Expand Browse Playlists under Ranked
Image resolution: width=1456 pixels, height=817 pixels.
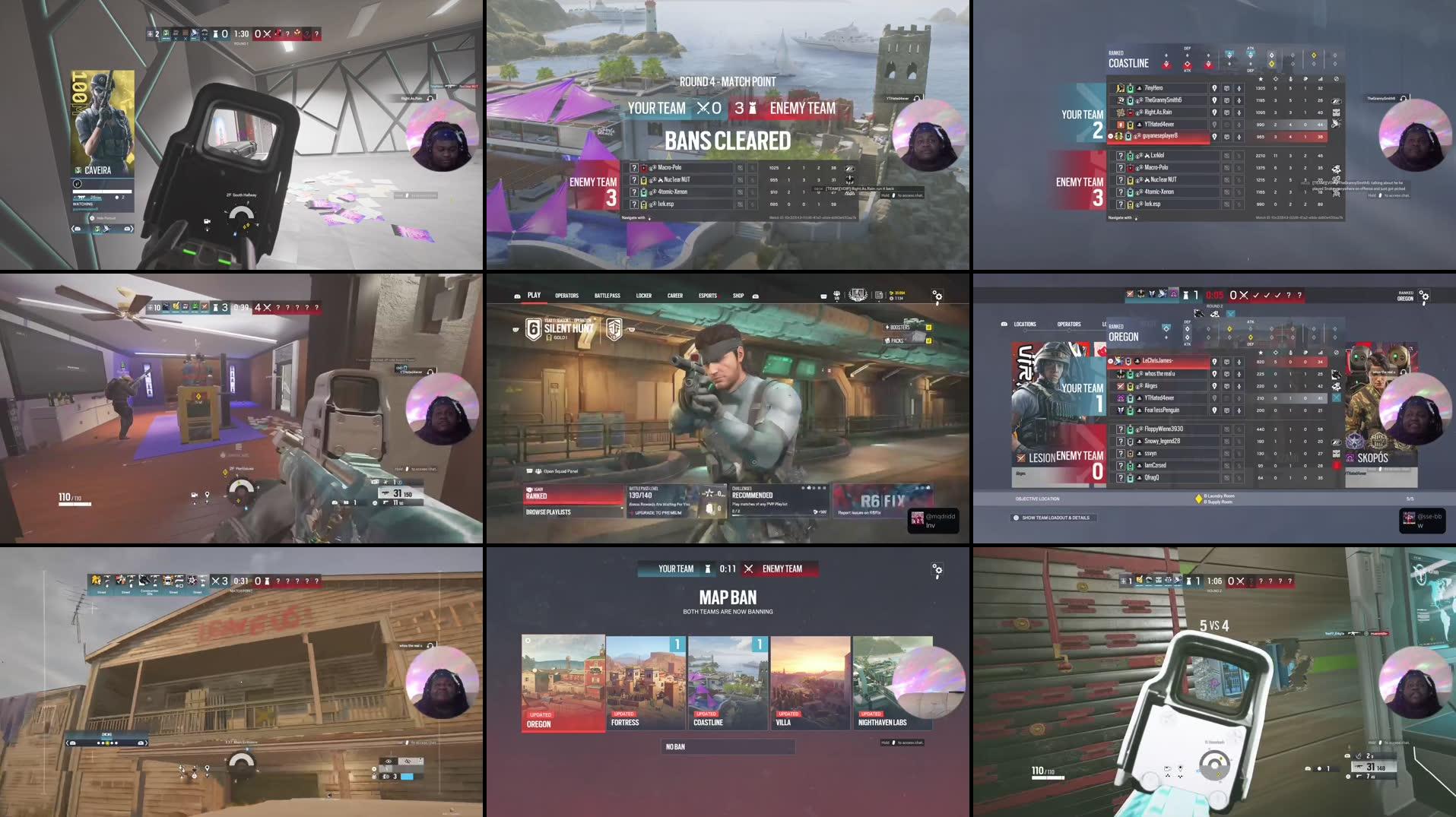click(547, 513)
